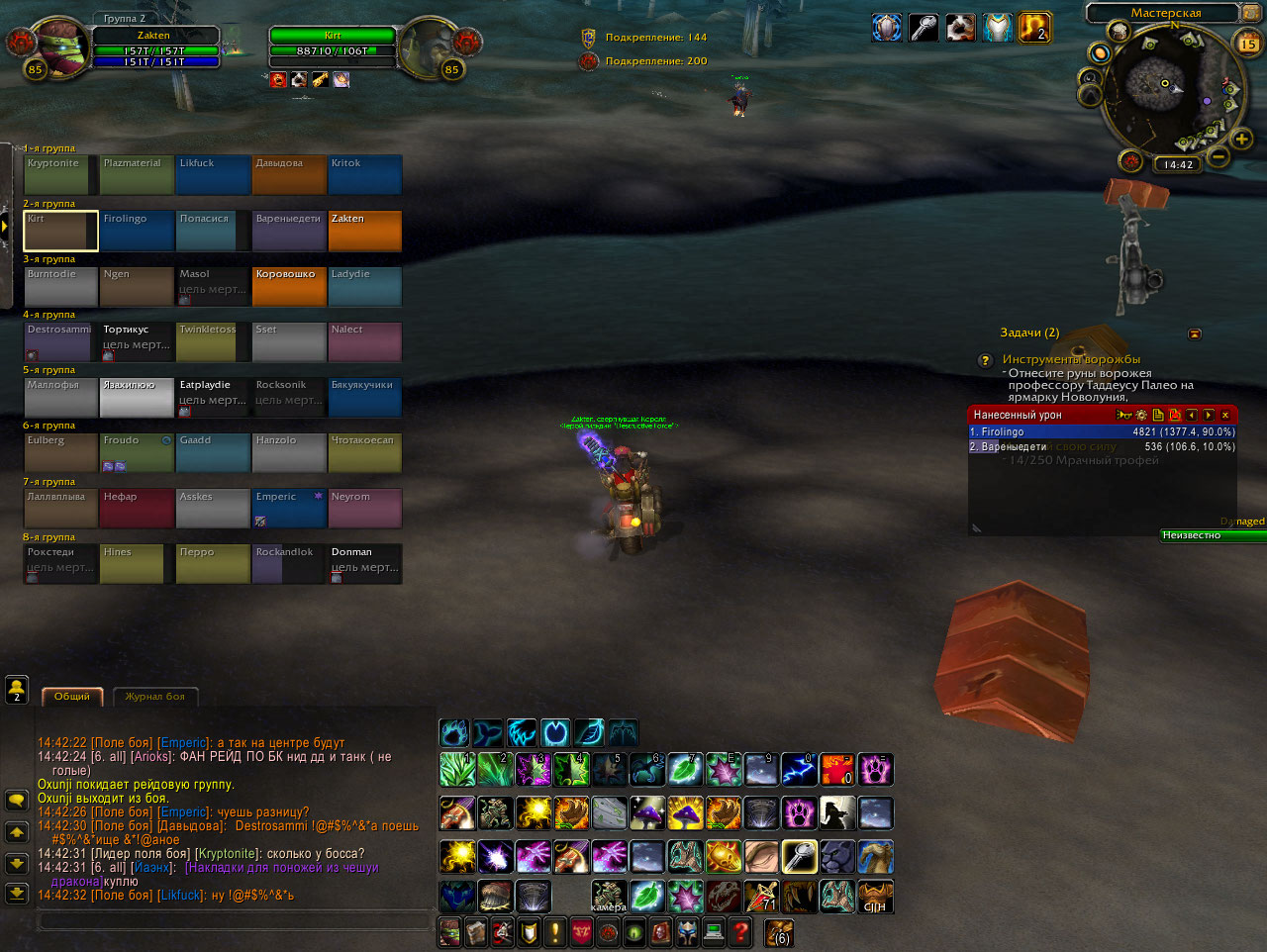Switch to the Журнал боя chat tab

[155, 697]
